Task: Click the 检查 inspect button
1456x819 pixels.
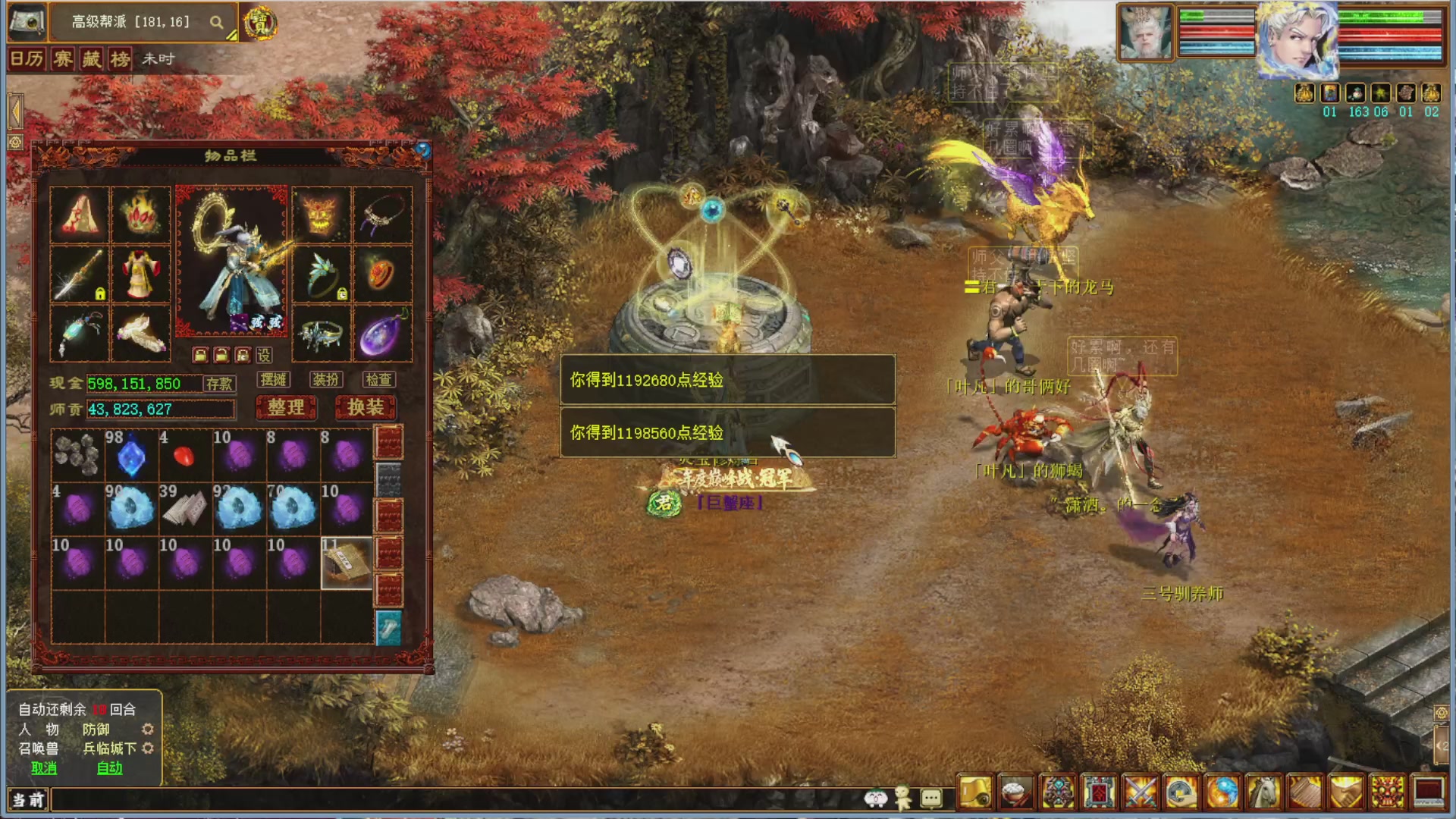Action: coord(378,380)
